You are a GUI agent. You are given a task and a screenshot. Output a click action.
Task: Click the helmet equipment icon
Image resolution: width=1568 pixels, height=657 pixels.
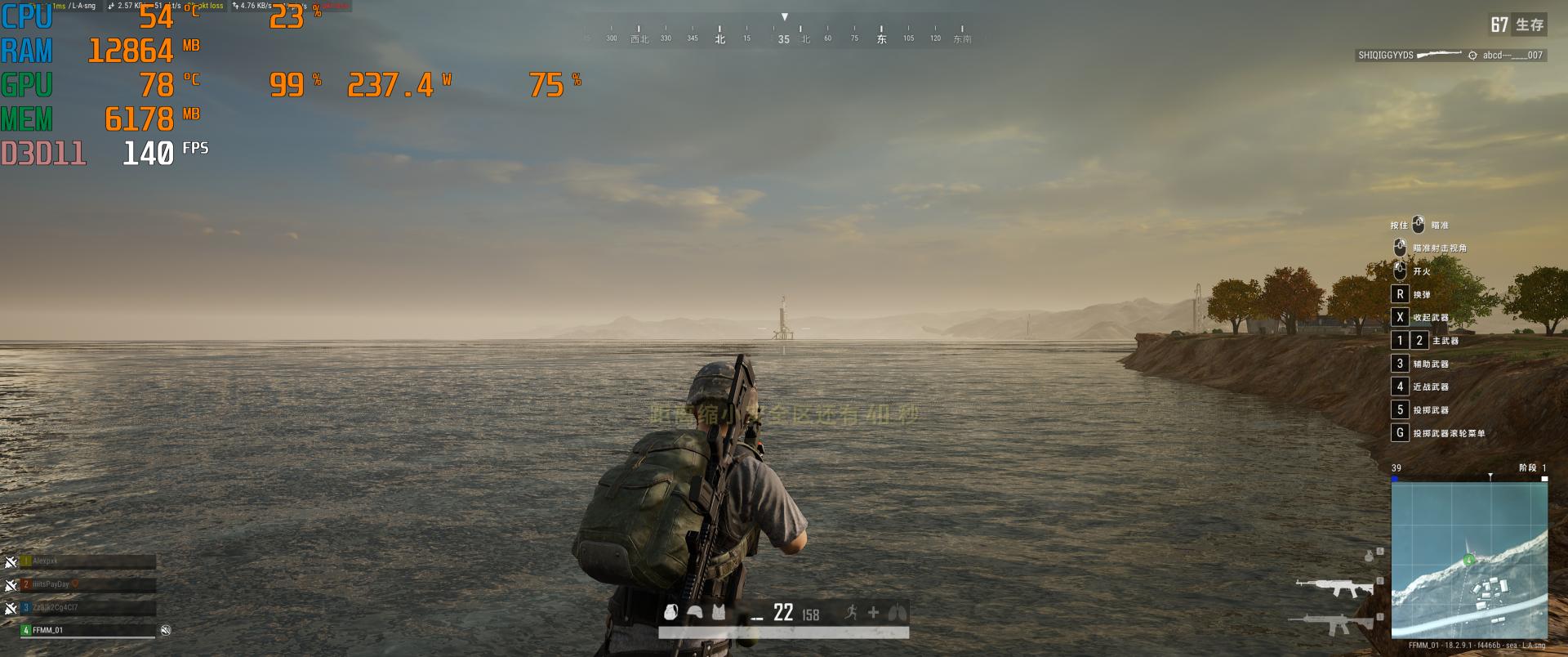tap(695, 612)
